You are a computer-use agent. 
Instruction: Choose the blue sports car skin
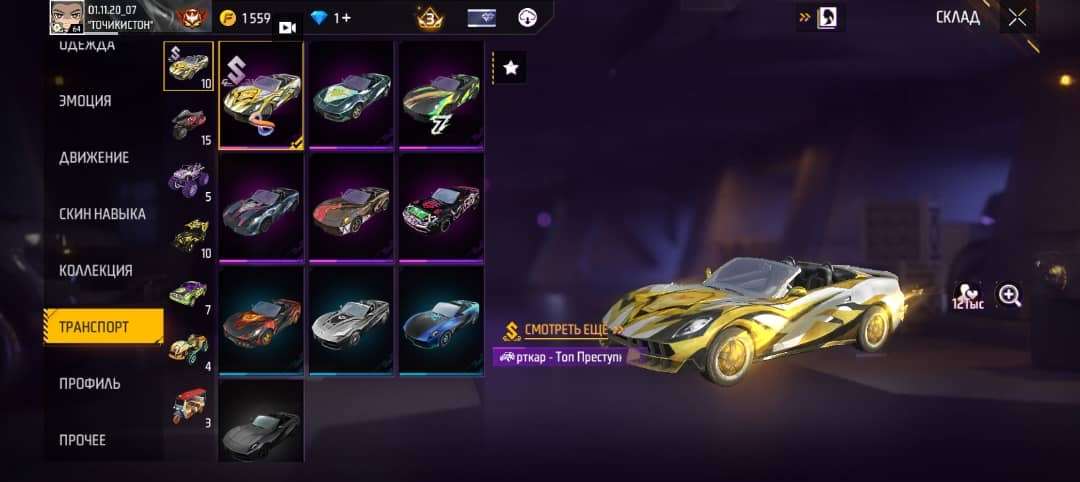(440, 319)
